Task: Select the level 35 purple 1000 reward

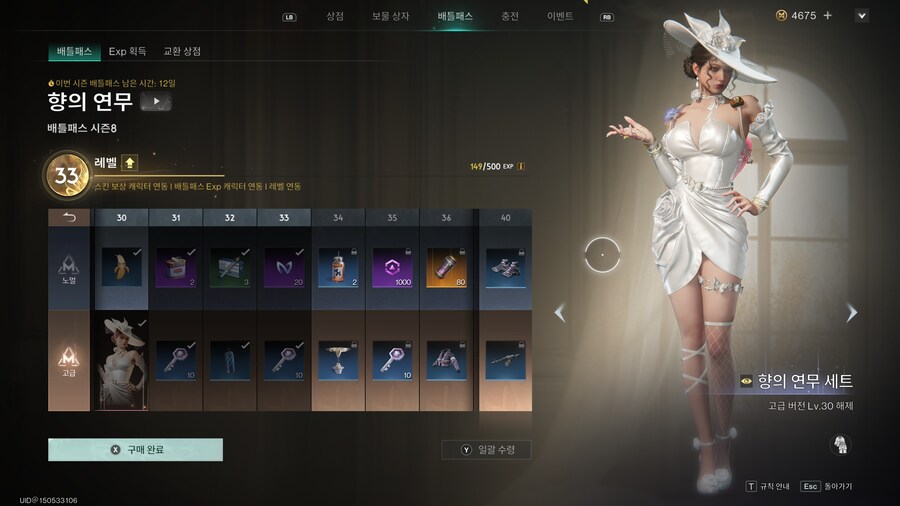Action: (391, 267)
